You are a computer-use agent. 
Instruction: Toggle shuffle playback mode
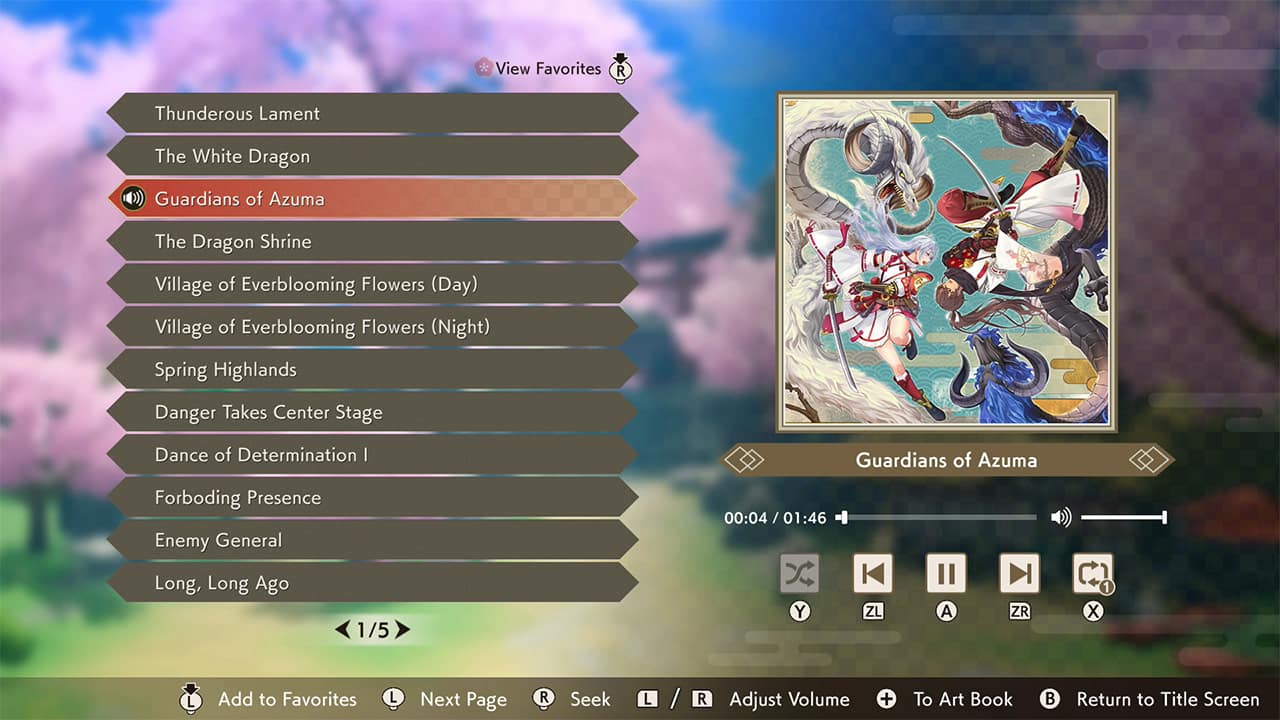point(800,572)
